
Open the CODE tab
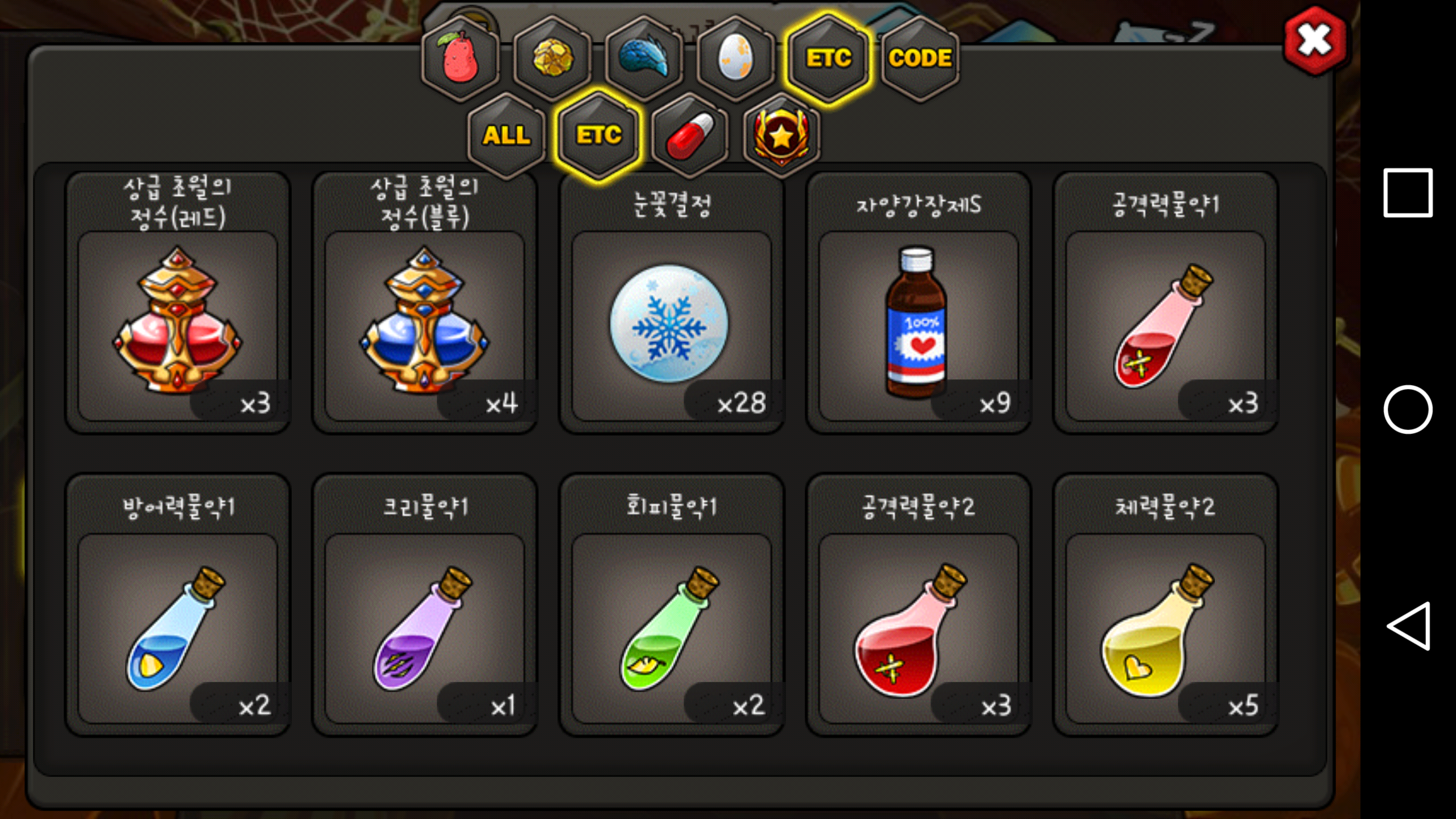click(920, 58)
